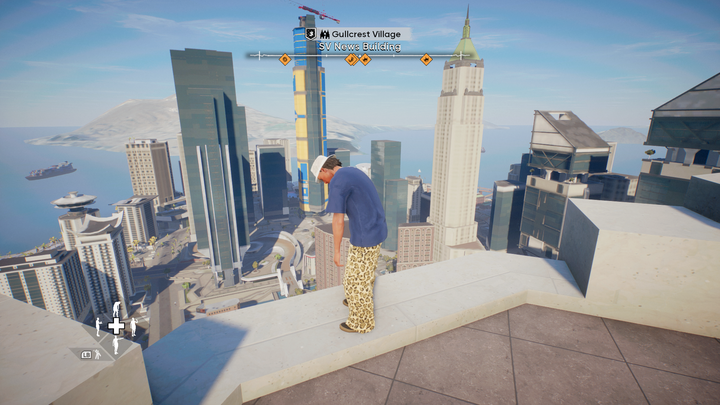Viewport: 720px width, 405px height.
Task: Click the shield badge beside Gullcrest Village
Action: (x=310, y=34)
